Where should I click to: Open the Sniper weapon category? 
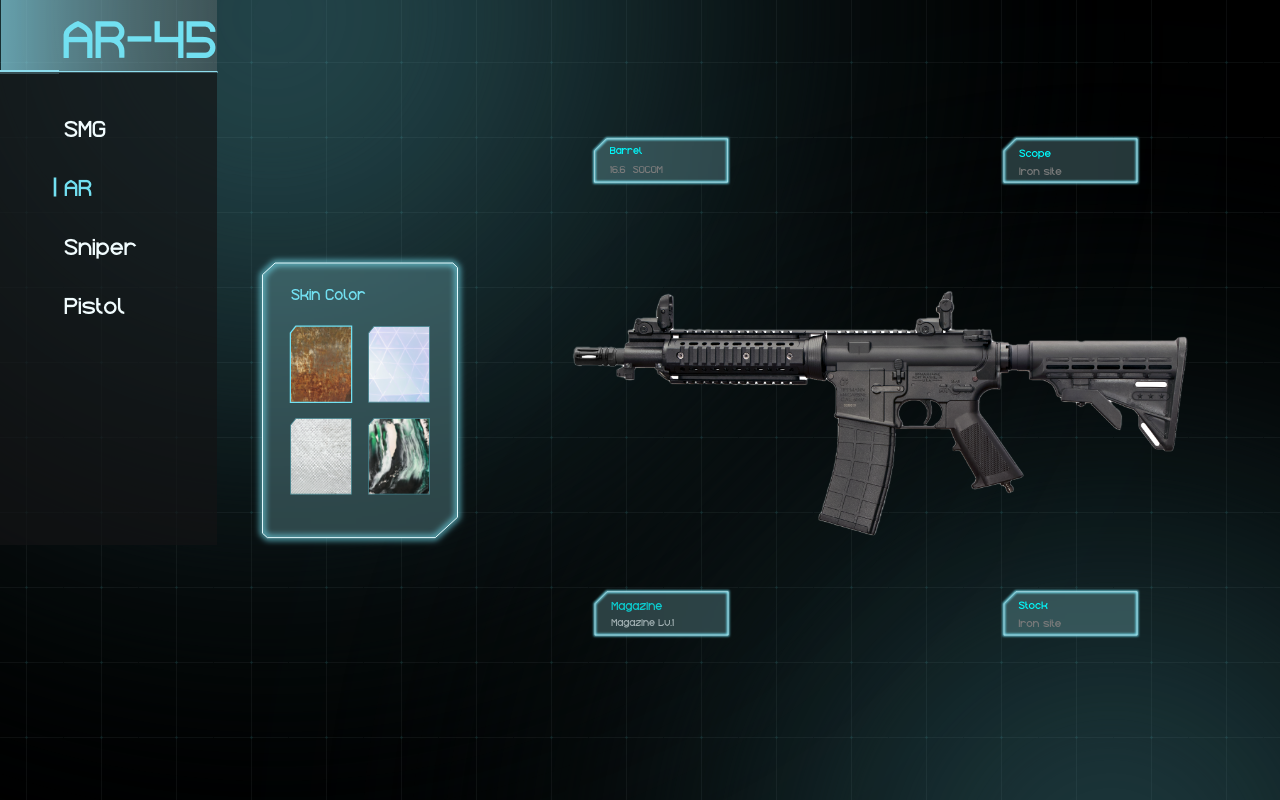(x=100, y=248)
